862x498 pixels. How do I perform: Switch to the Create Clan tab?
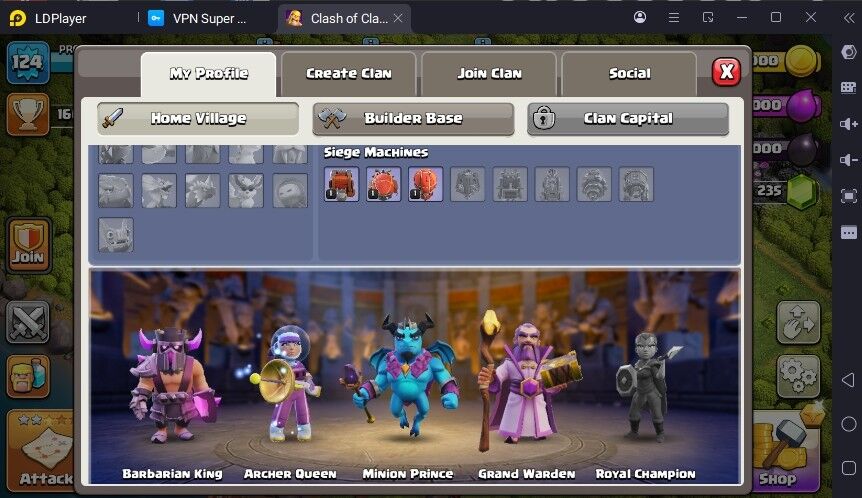coord(348,73)
